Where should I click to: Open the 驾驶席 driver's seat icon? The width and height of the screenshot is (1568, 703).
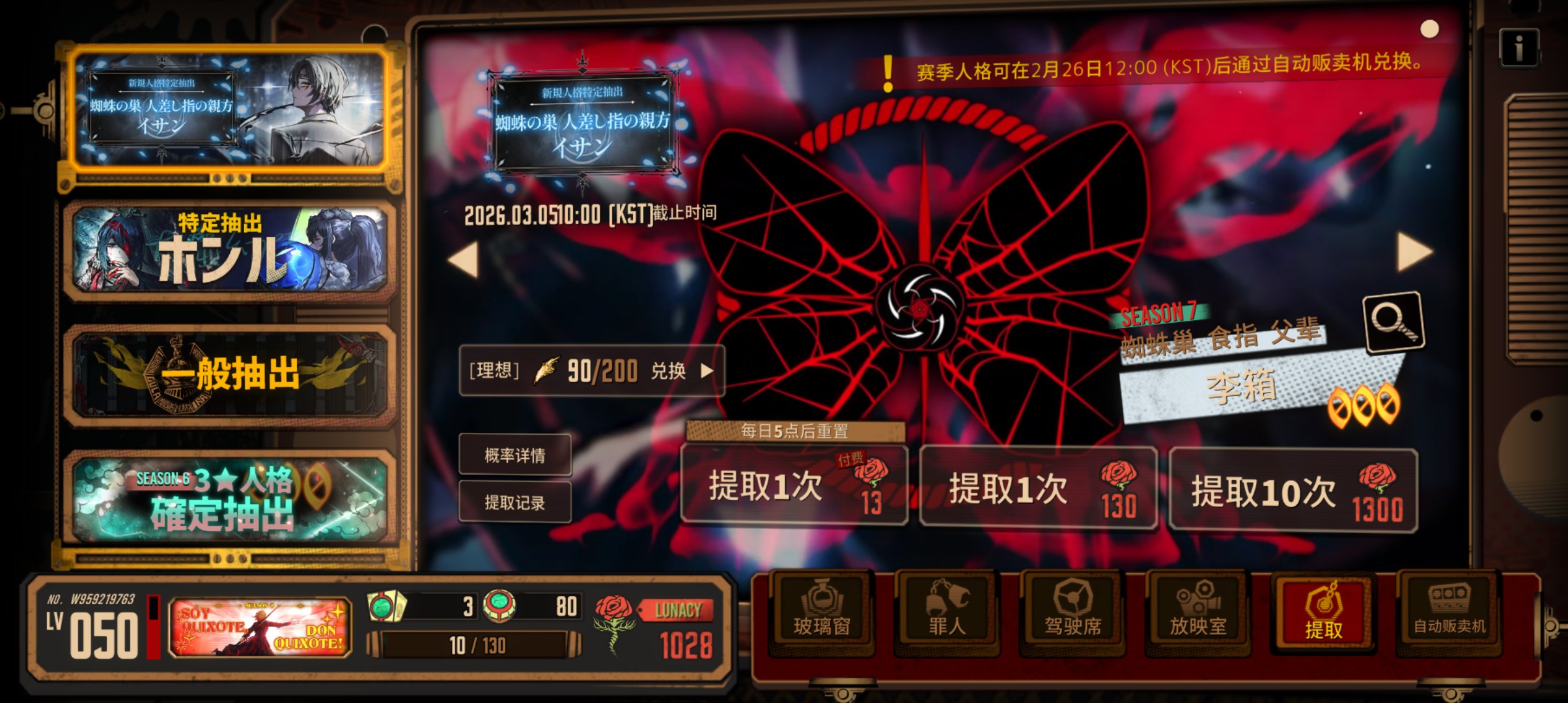(x=1072, y=615)
